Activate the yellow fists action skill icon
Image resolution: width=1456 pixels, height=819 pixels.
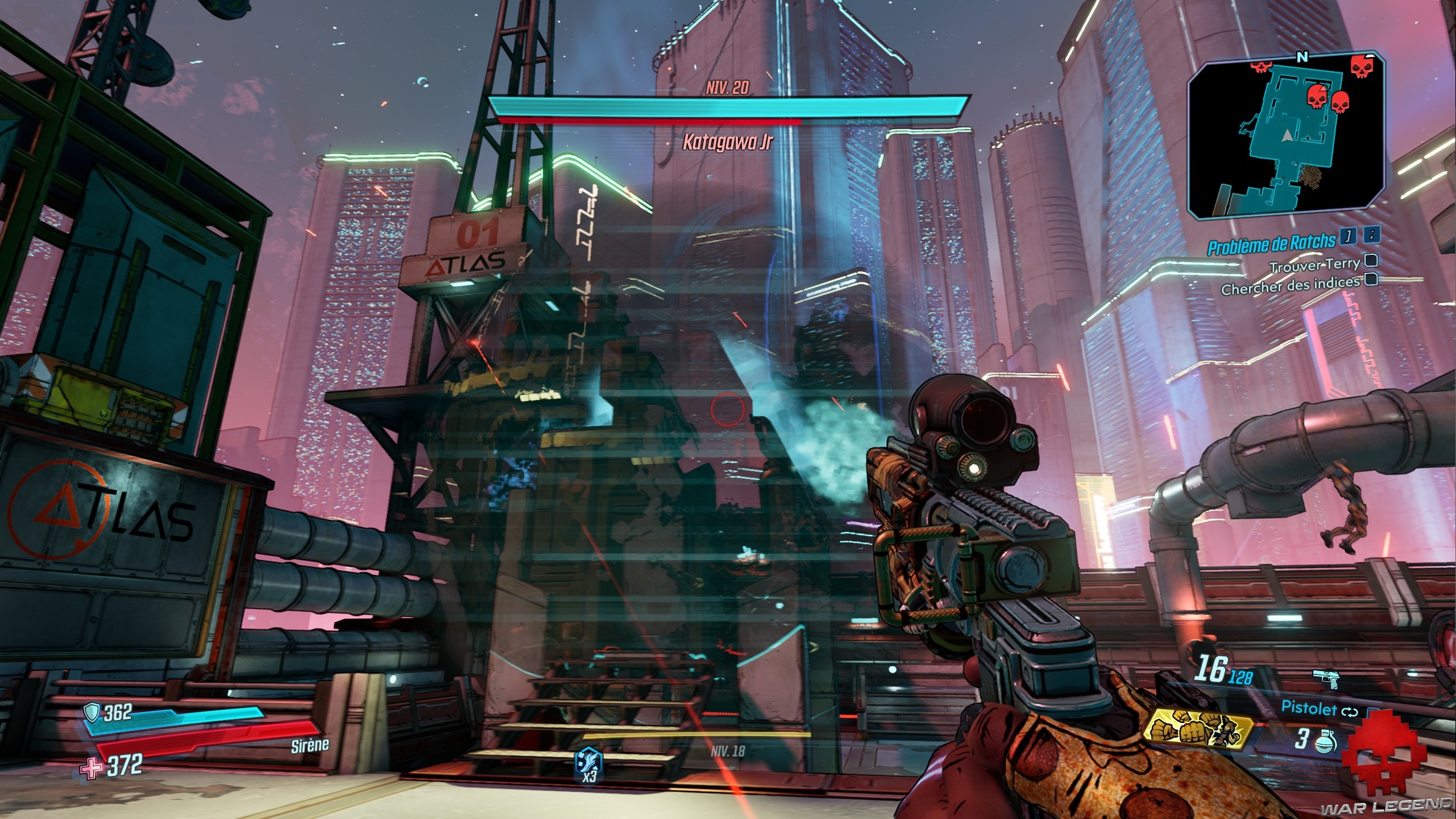coord(1200,731)
